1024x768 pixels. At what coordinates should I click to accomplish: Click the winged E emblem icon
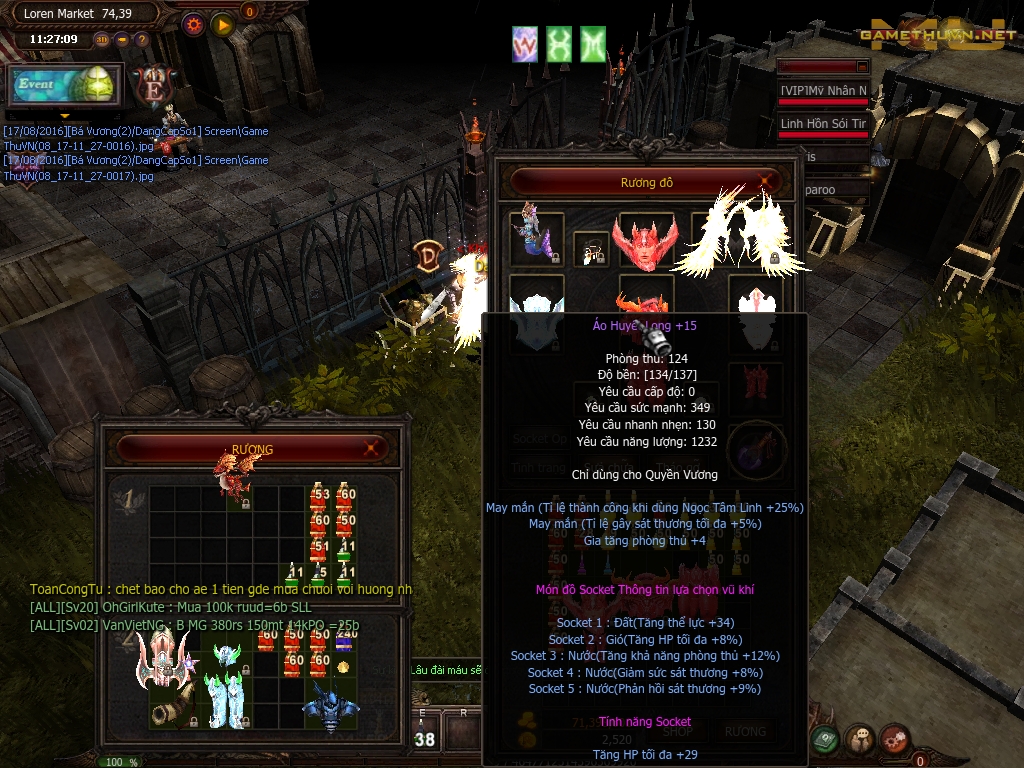(x=154, y=85)
